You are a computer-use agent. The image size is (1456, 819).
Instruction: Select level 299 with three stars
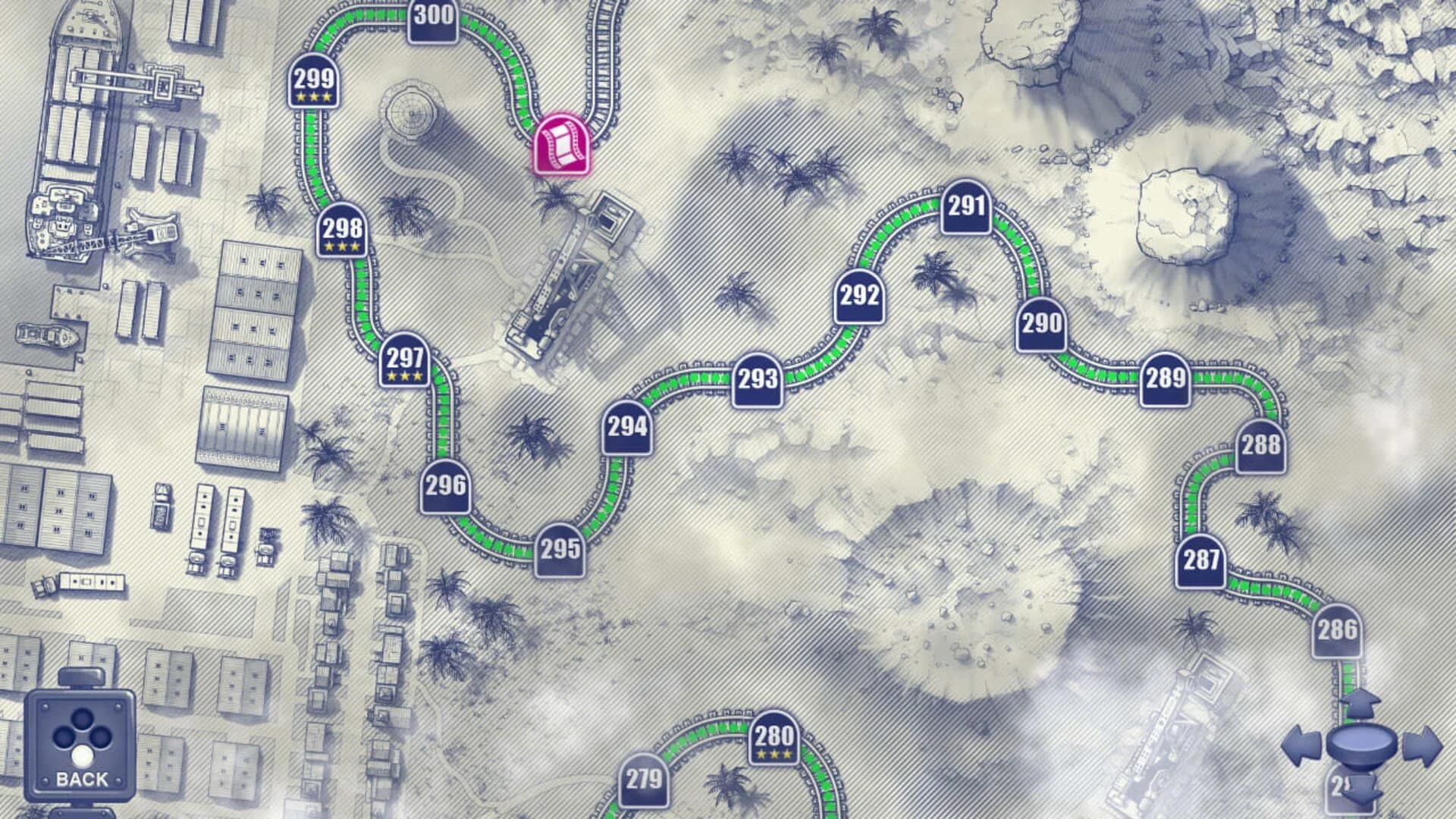(x=315, y=83)
